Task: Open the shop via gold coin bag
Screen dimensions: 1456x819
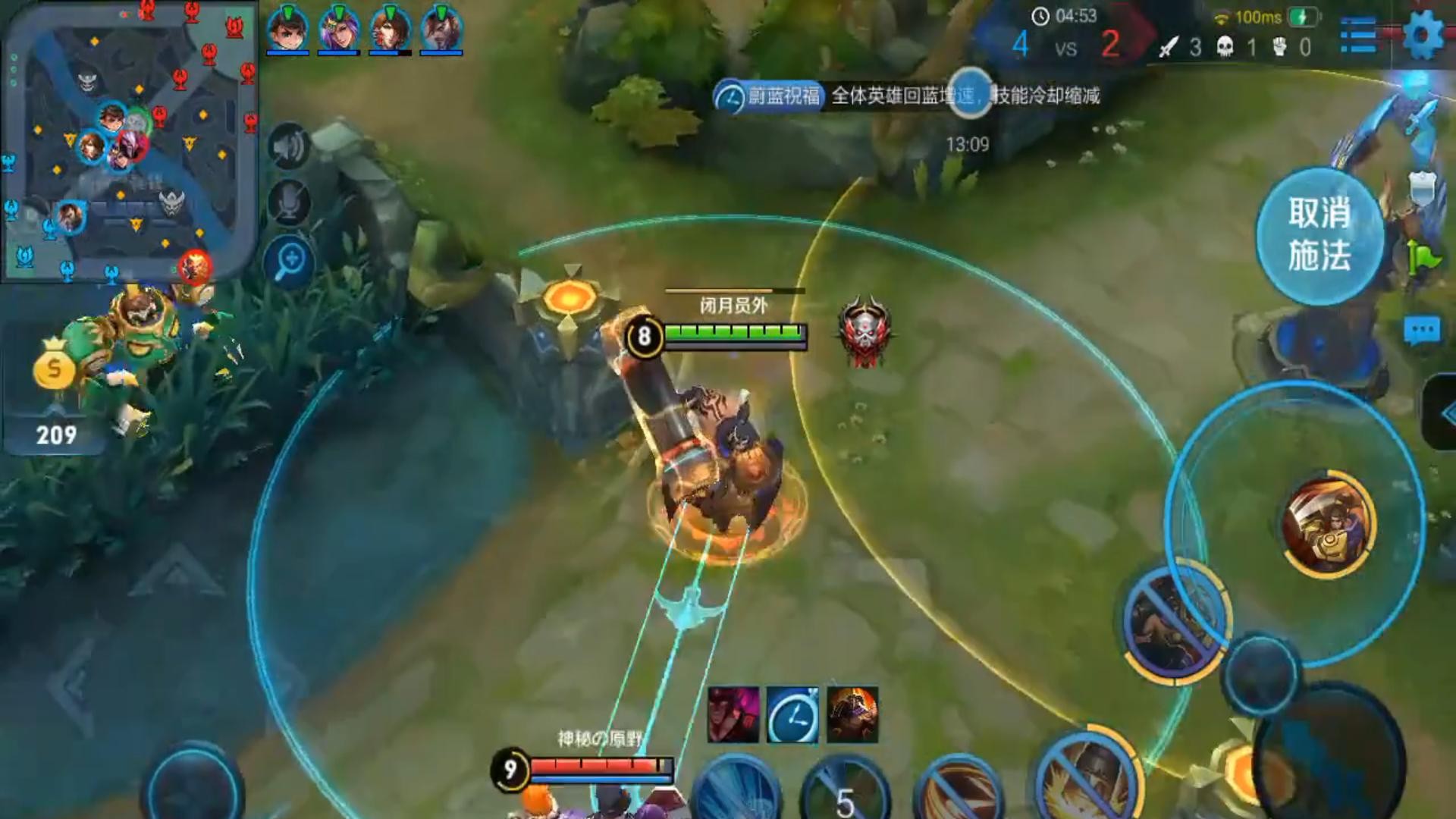Action: (x=55, y=368)
